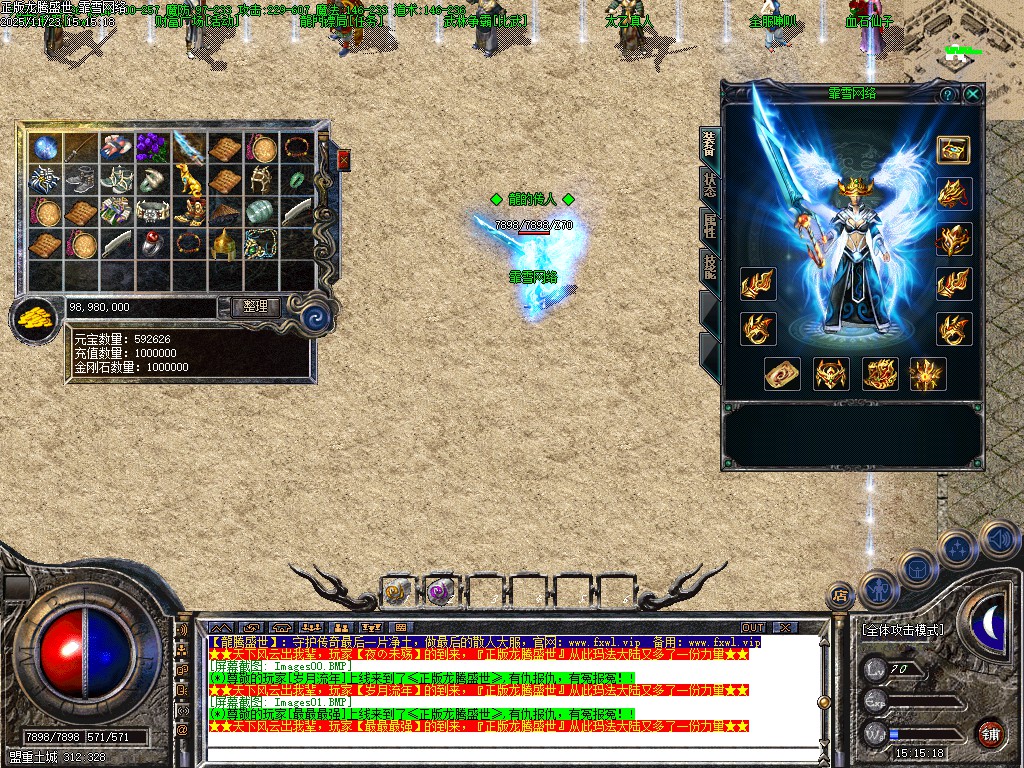The width and height of the screenshot is (1024, 768).
Task: Open the treasure chest slot in equipment panel
Action: click(953, 149)
